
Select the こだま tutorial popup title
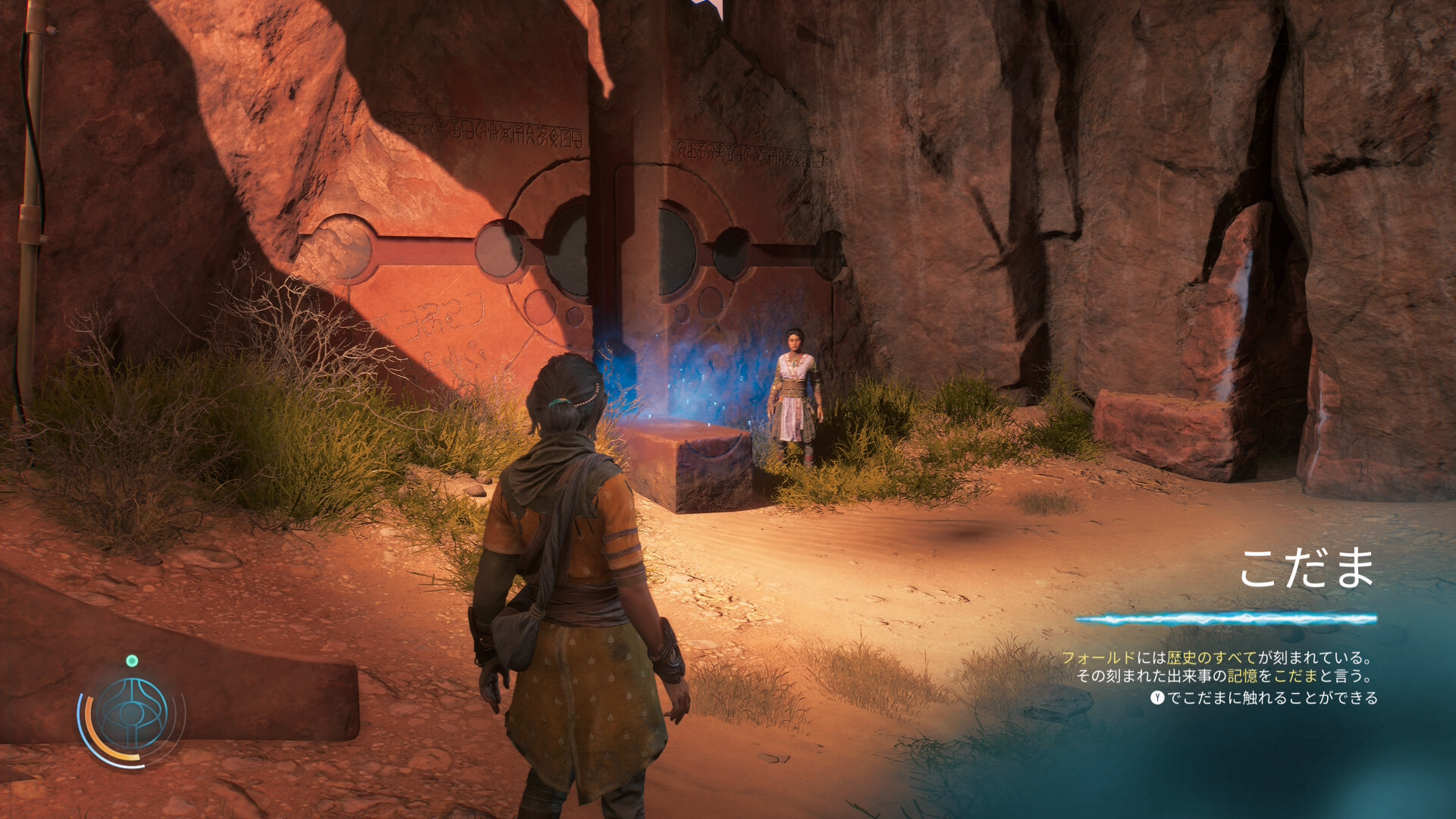pyautogui.click(x=1307, y=569)
